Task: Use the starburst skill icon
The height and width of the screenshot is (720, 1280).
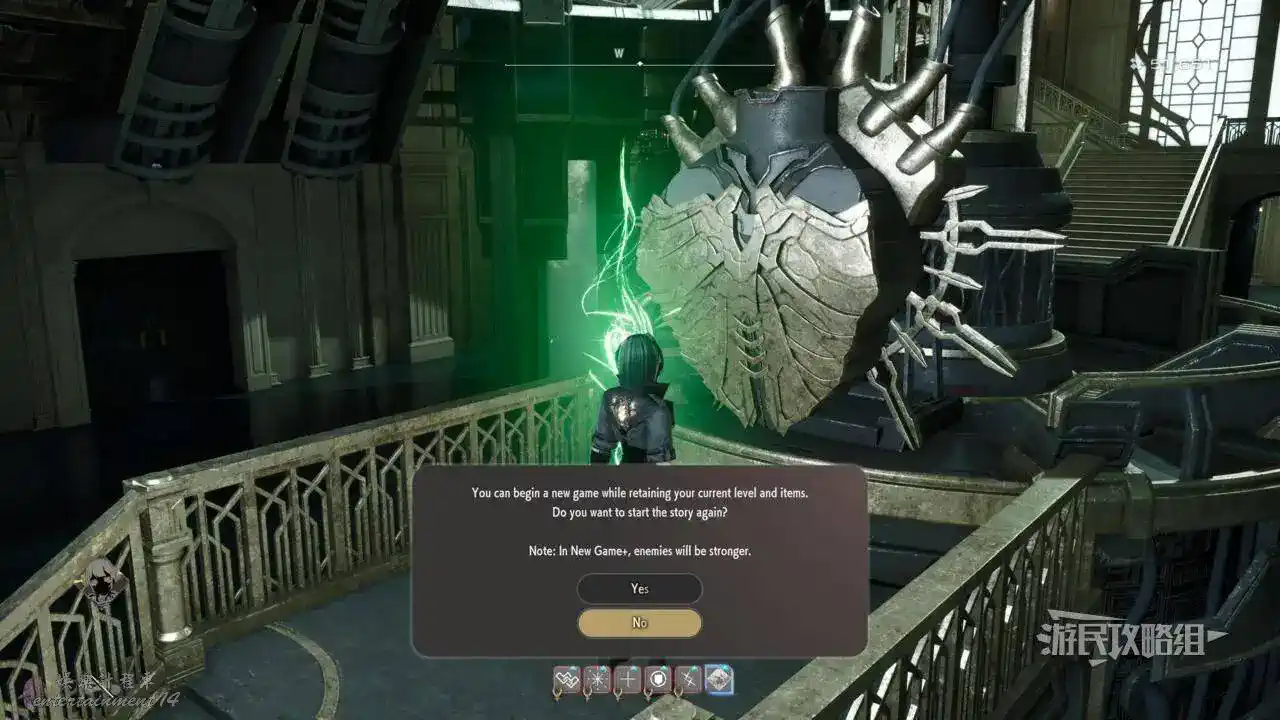Action: click(597, 680)
